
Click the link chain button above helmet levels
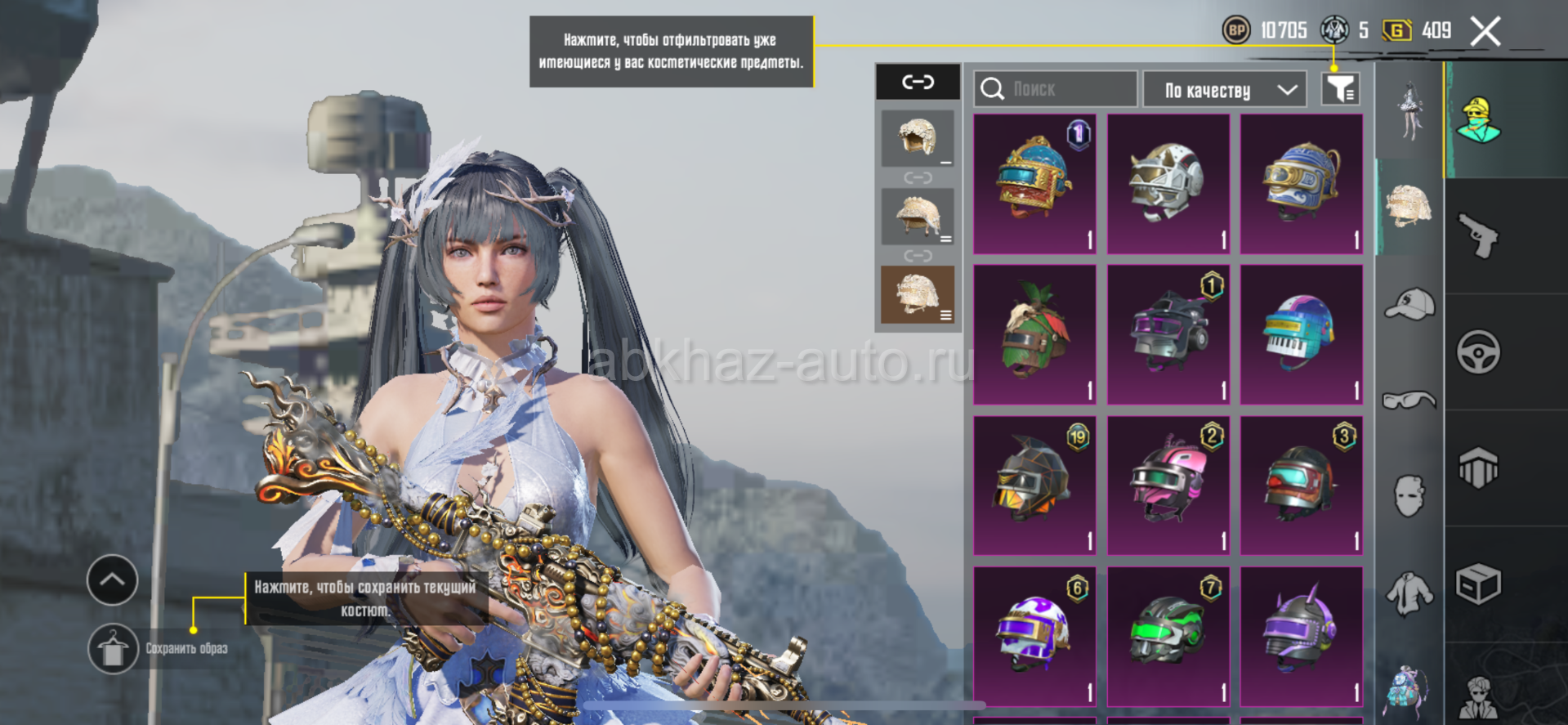point(918,82)
